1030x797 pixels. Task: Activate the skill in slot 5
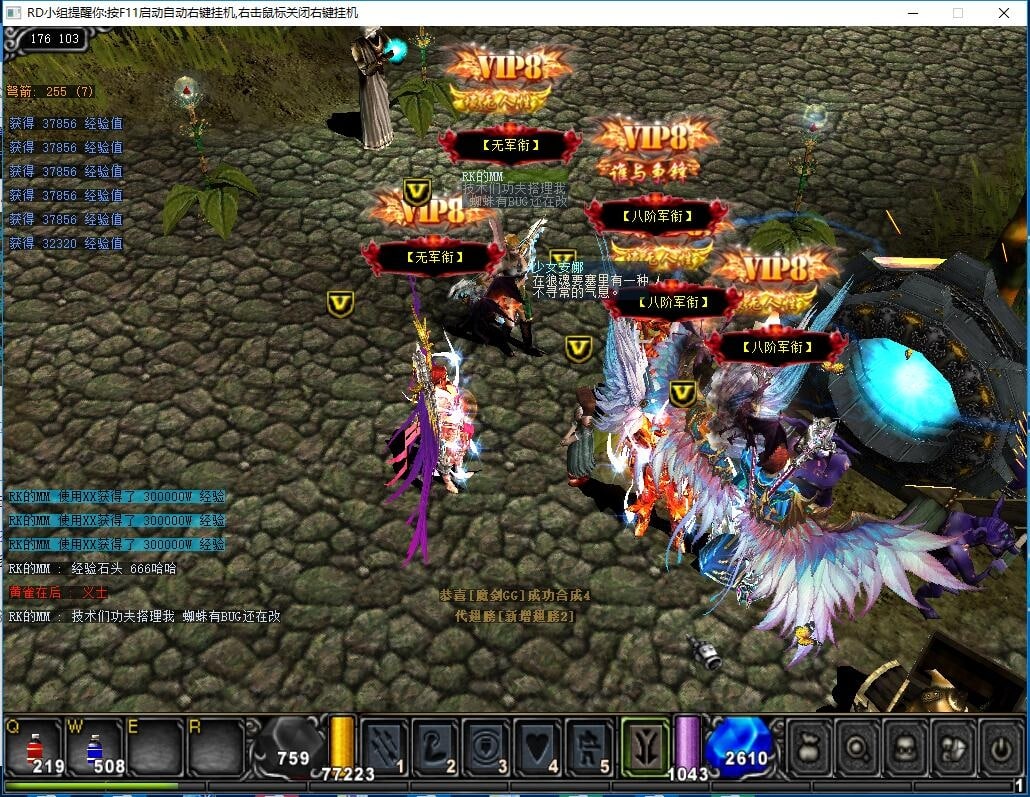tap(590, 747)
